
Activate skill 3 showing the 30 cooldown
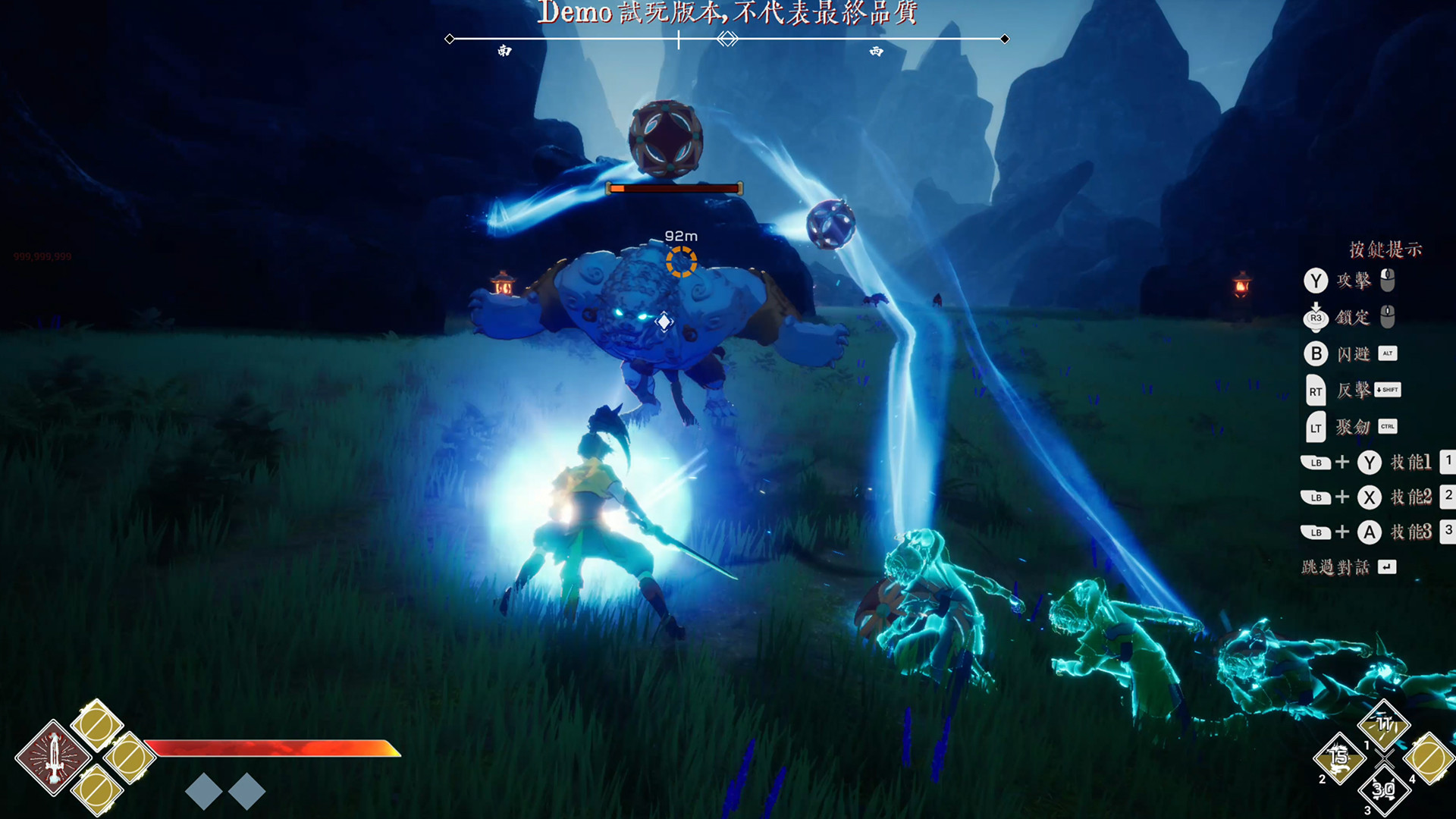[1384, 790]
